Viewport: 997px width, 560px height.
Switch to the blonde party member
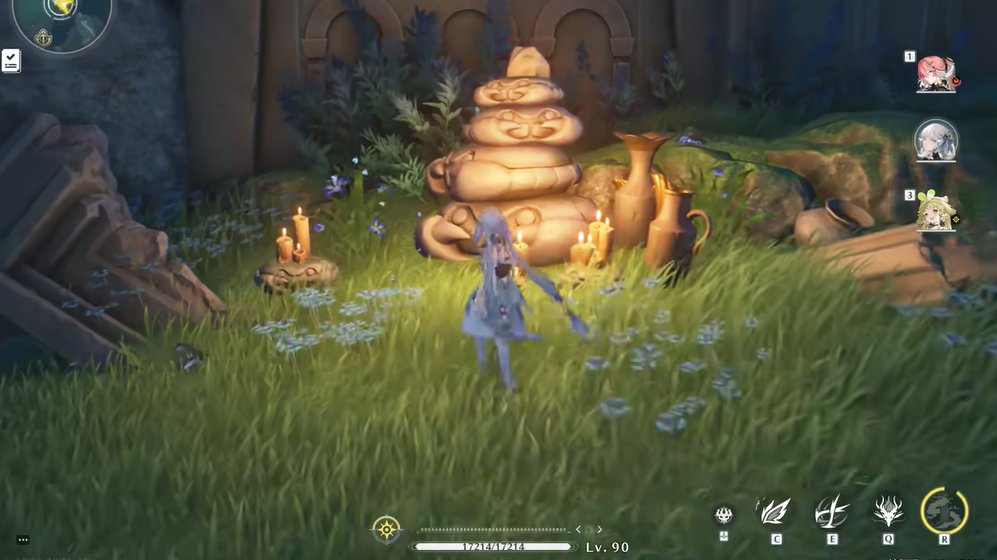pyautogui.click(x=937, y=211)
